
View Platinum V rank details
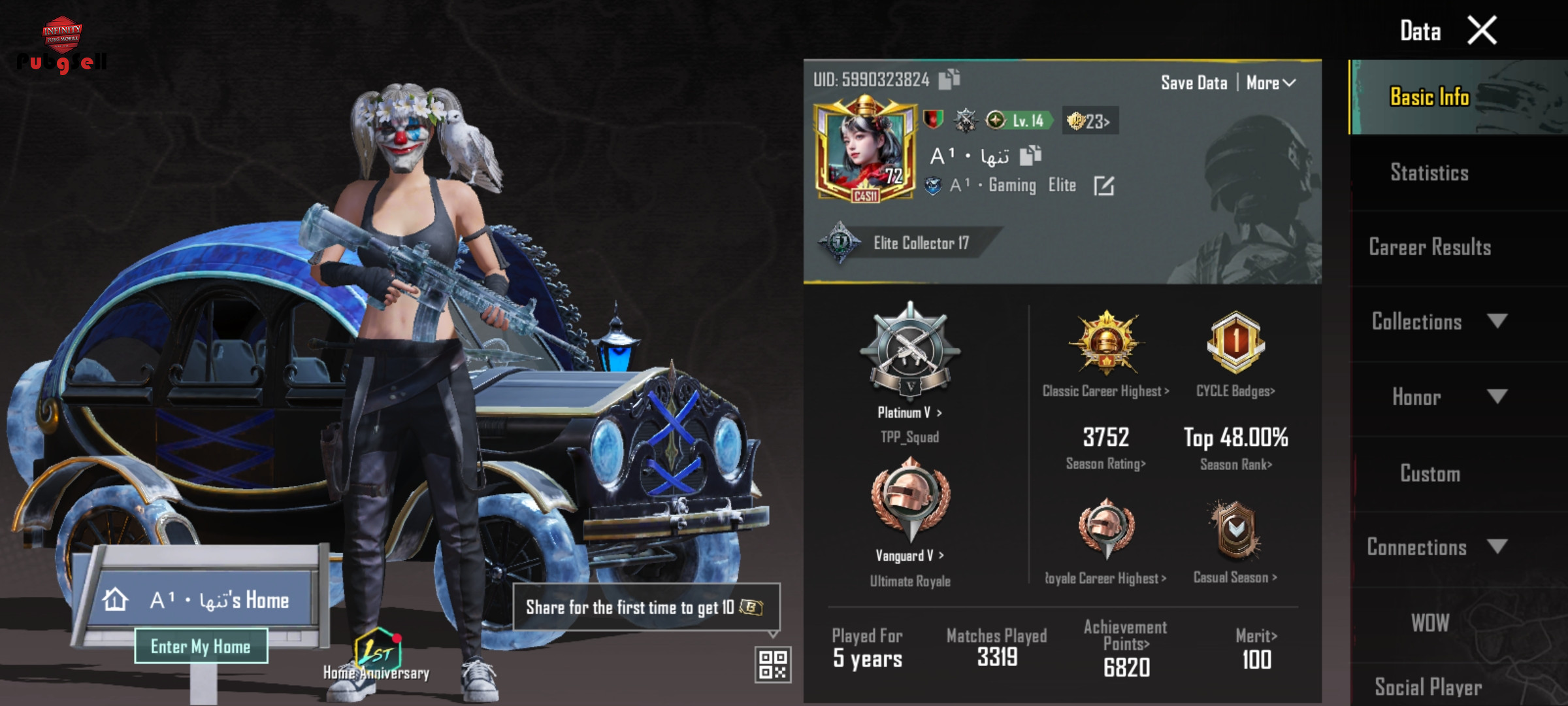tap(909, 412)
